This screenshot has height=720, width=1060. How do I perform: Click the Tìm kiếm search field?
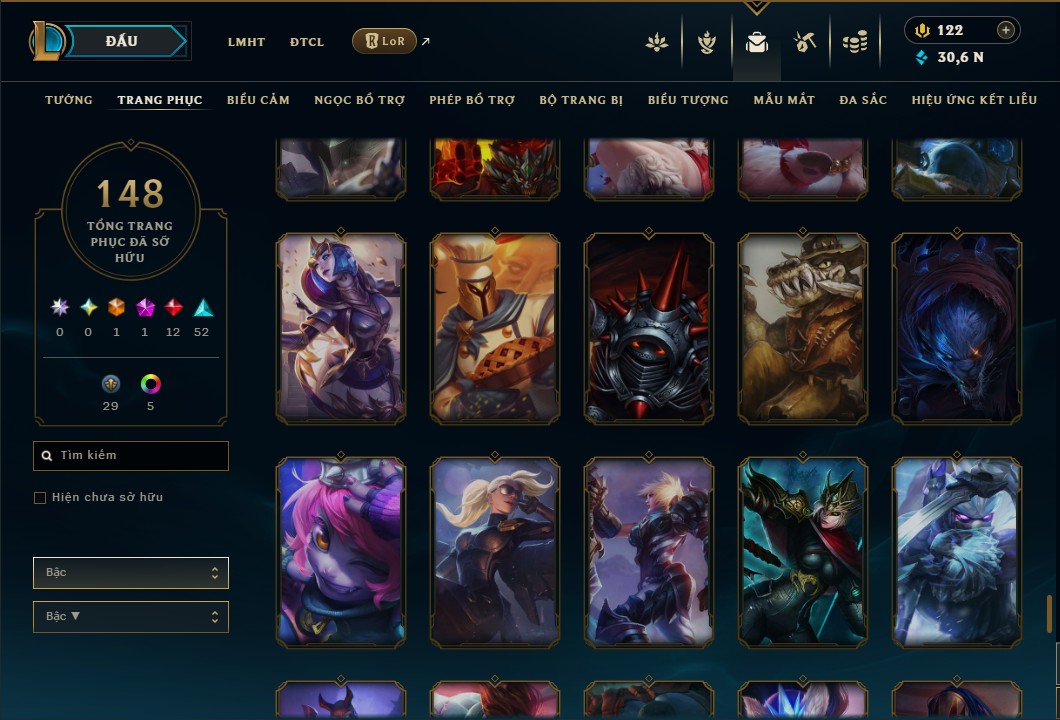tap(131, 456)
